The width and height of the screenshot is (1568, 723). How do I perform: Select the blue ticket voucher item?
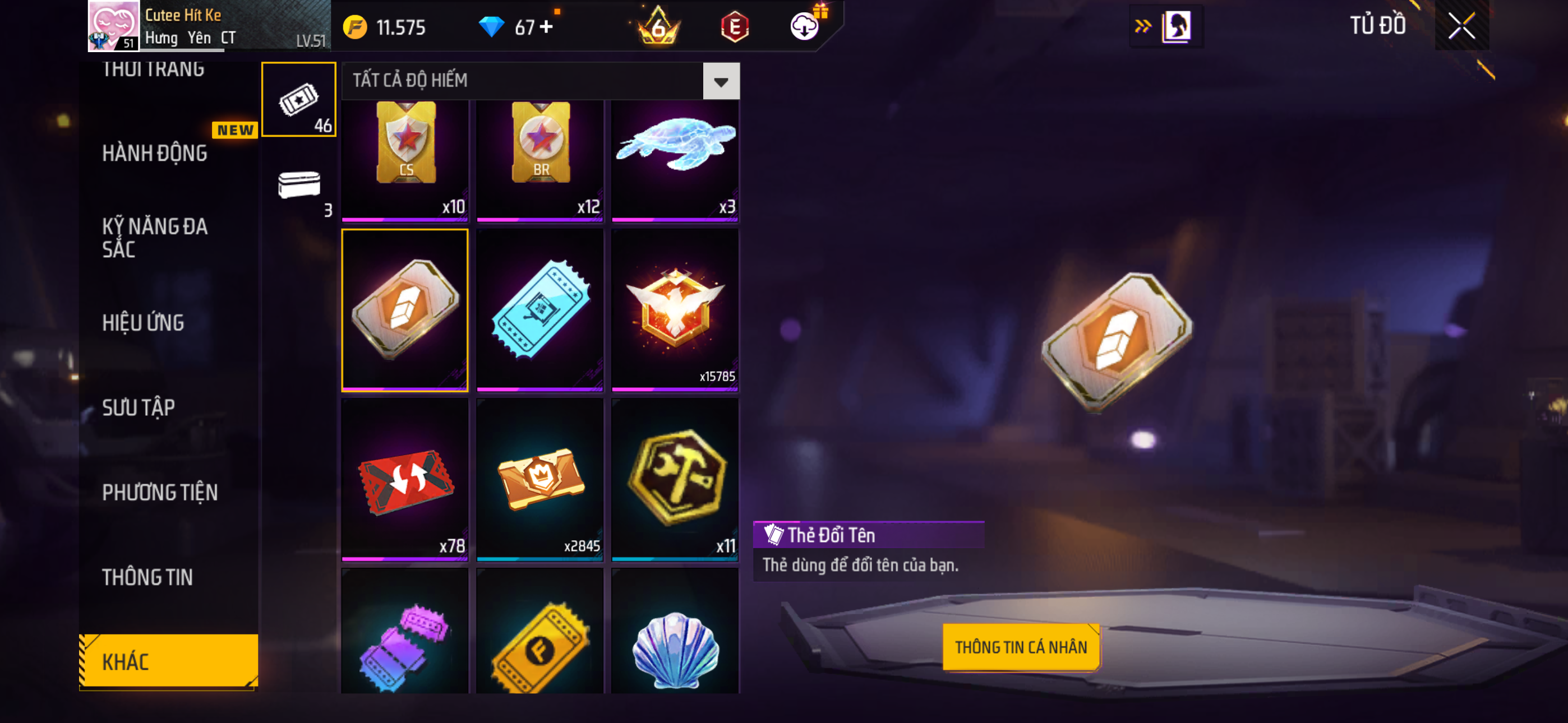[540, 310]
